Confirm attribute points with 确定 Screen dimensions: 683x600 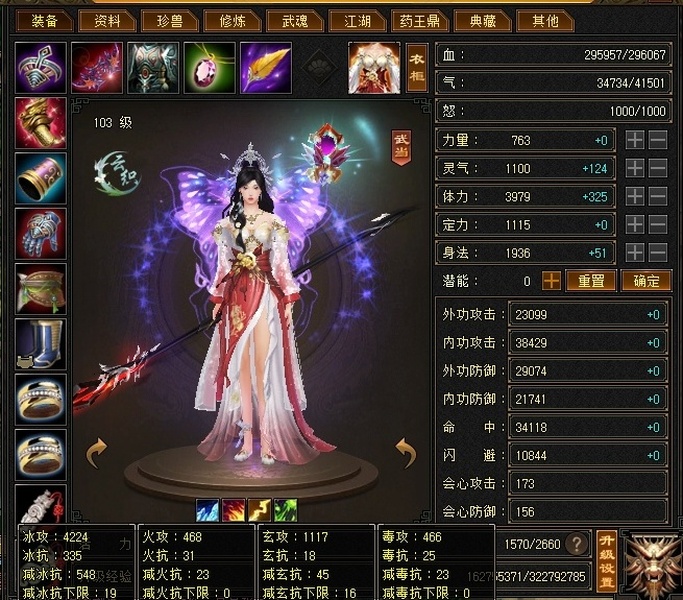tap(645, 281)
